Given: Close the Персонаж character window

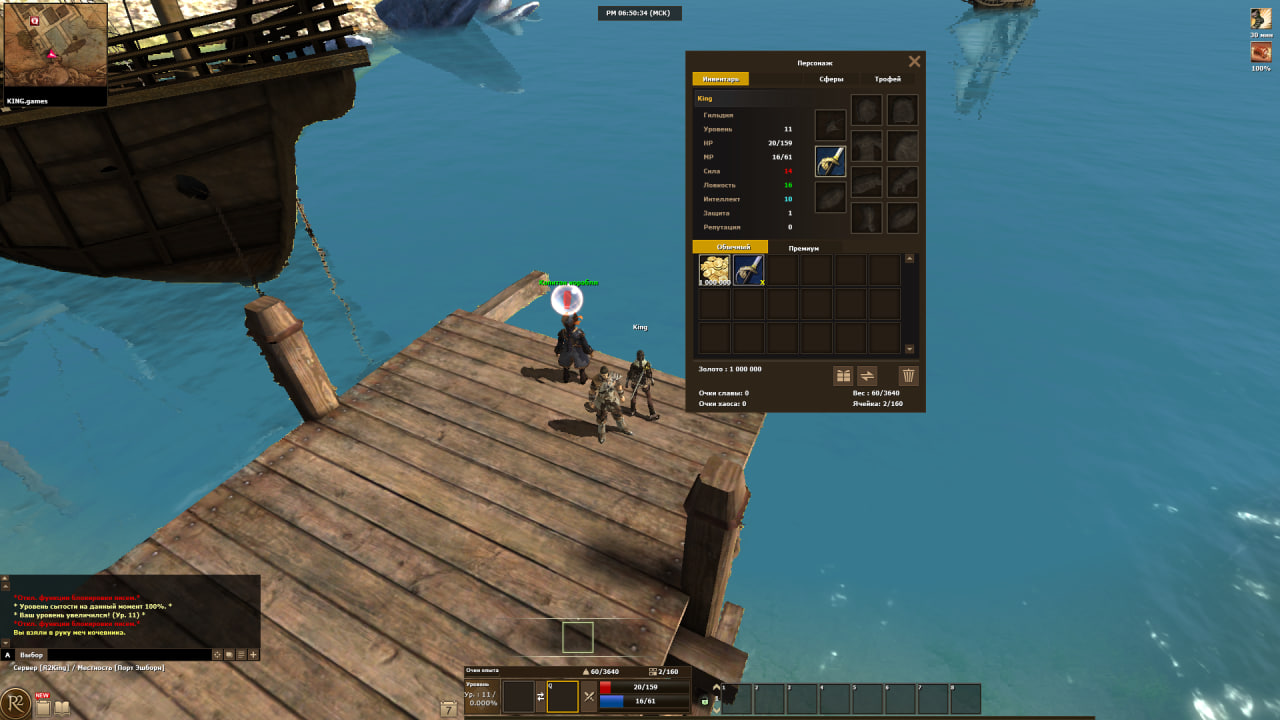Looking at the screenshot, I should (x=914, y=62).
